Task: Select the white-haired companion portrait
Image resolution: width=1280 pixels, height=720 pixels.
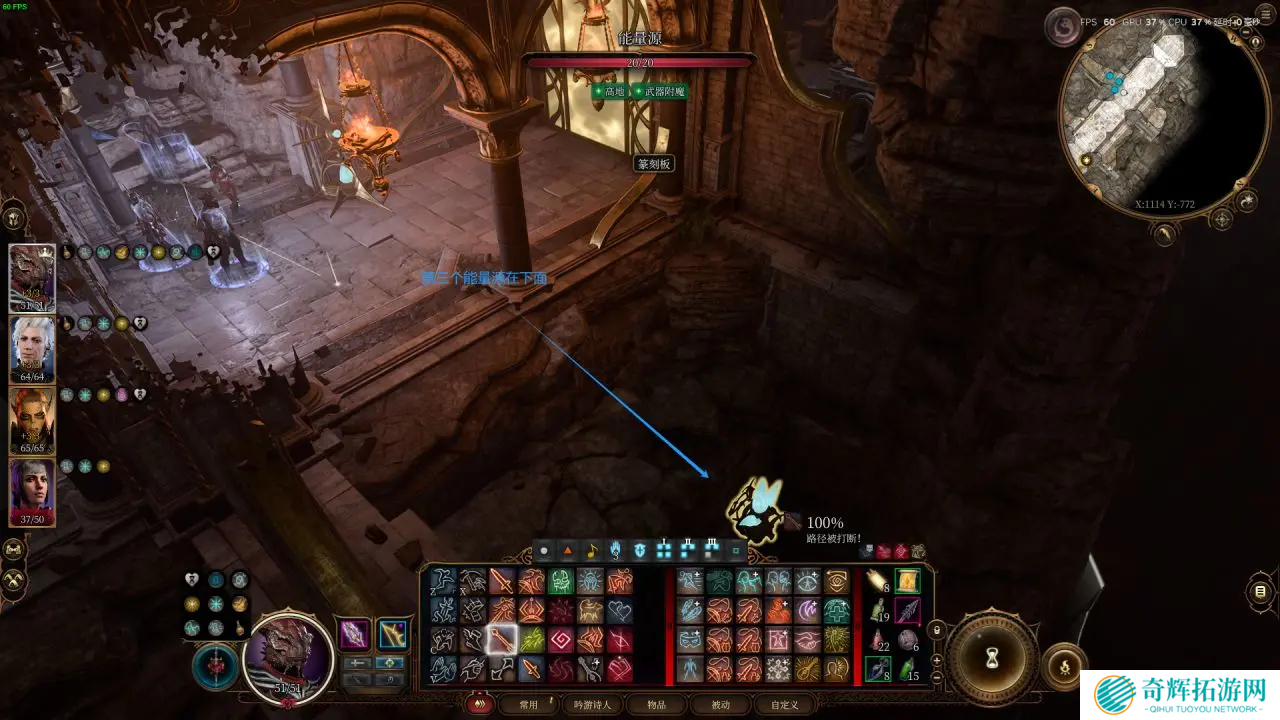Action: pyautogui.click(x=32, y=348)
